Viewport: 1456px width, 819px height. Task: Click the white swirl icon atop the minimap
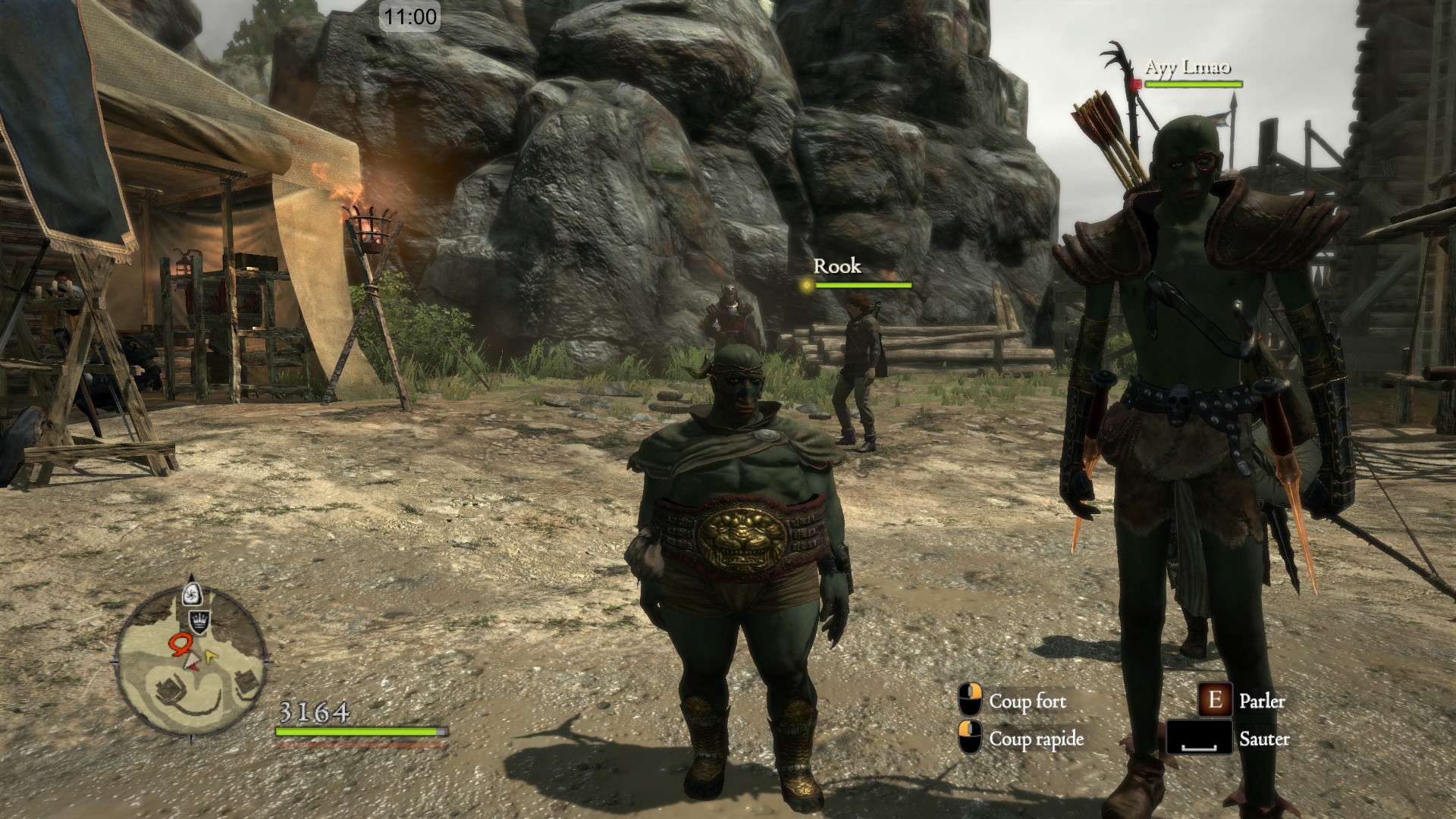click(193, 593)
